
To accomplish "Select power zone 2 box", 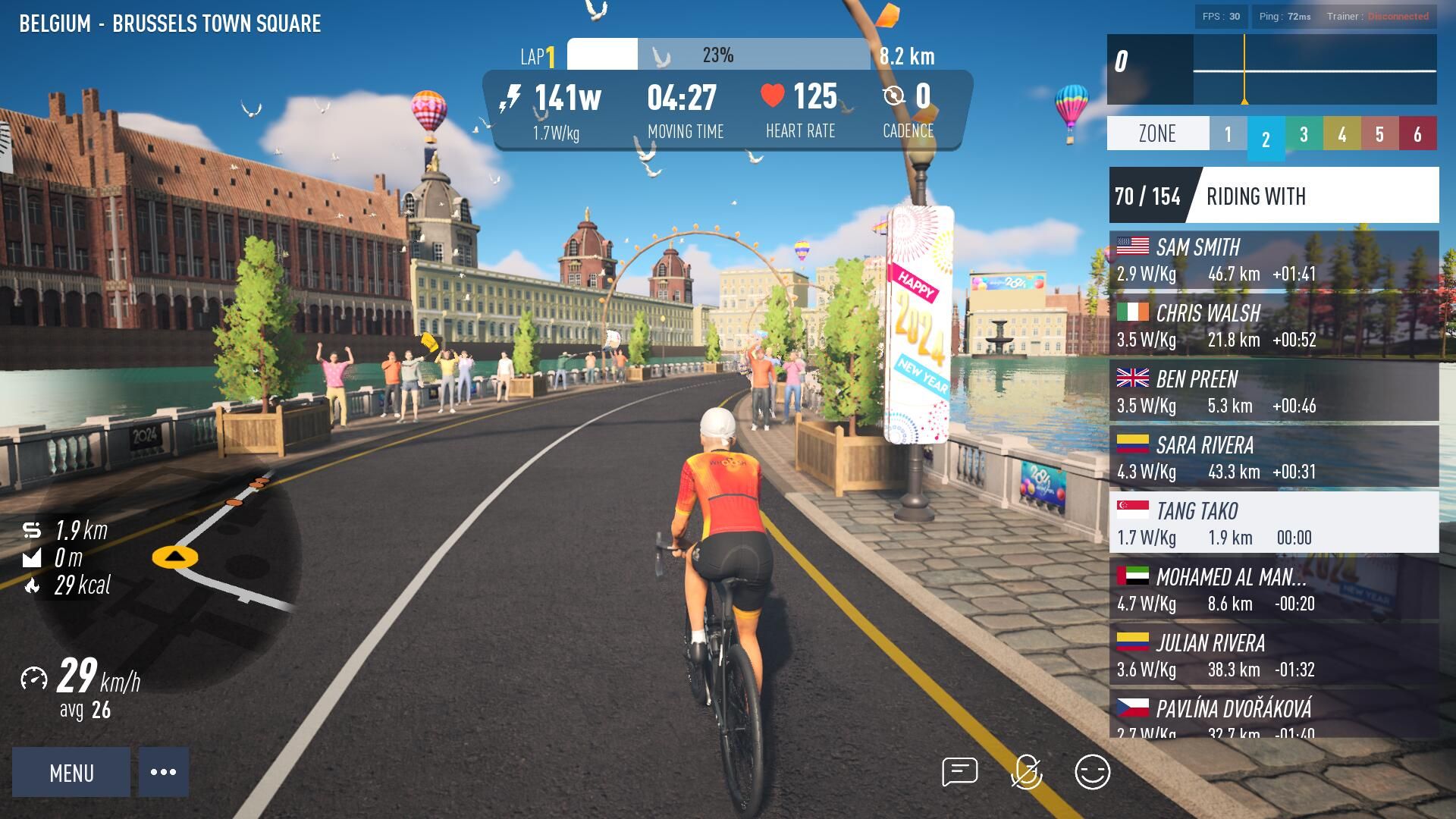I will [1266, 138].
